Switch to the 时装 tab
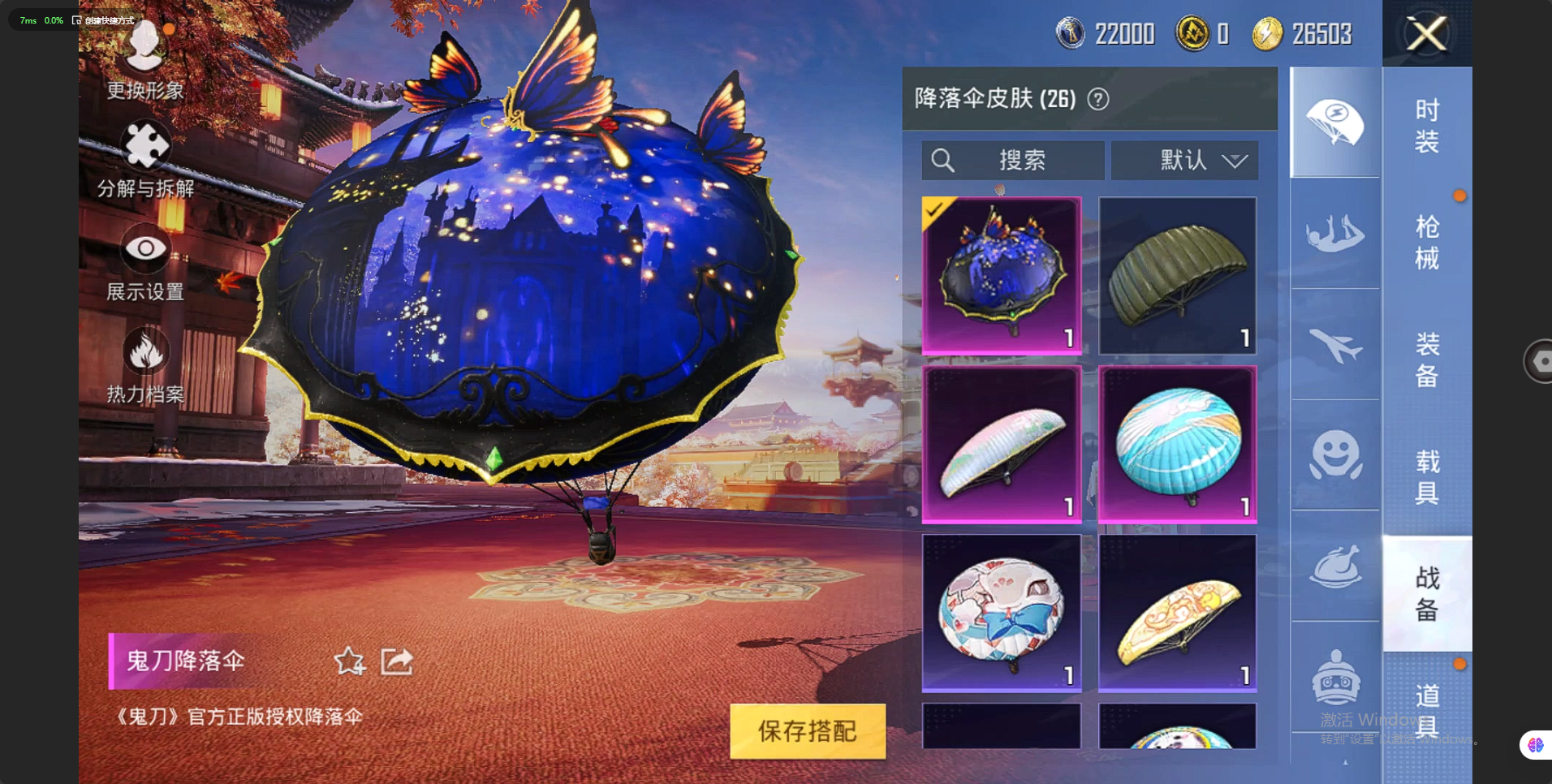 (x=1427, y=126)
